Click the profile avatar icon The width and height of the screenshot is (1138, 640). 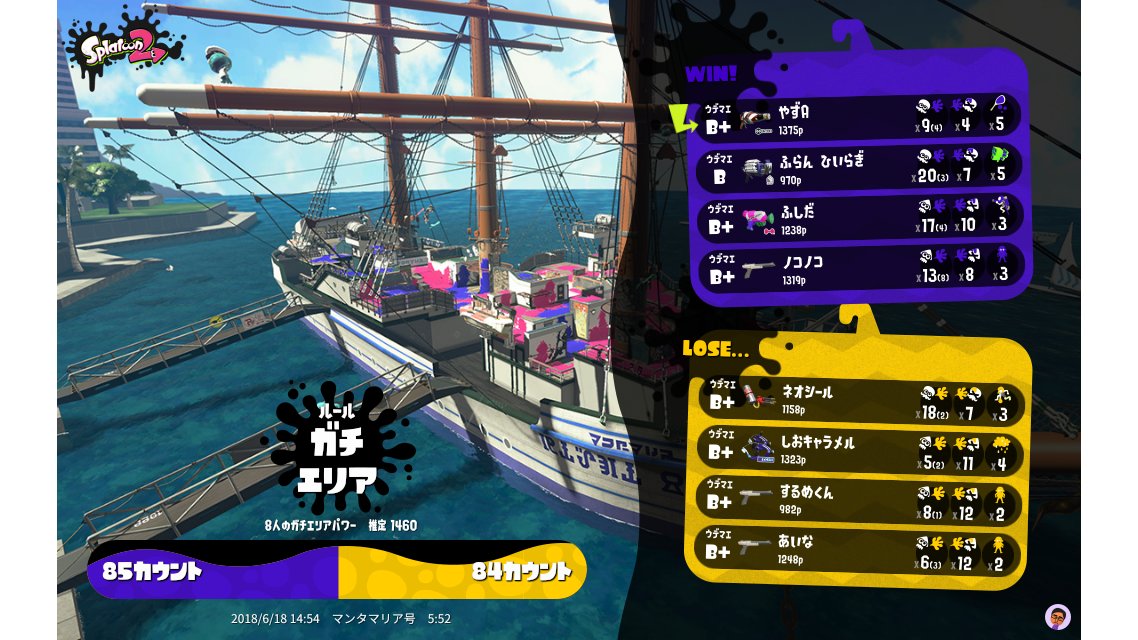1057,616
